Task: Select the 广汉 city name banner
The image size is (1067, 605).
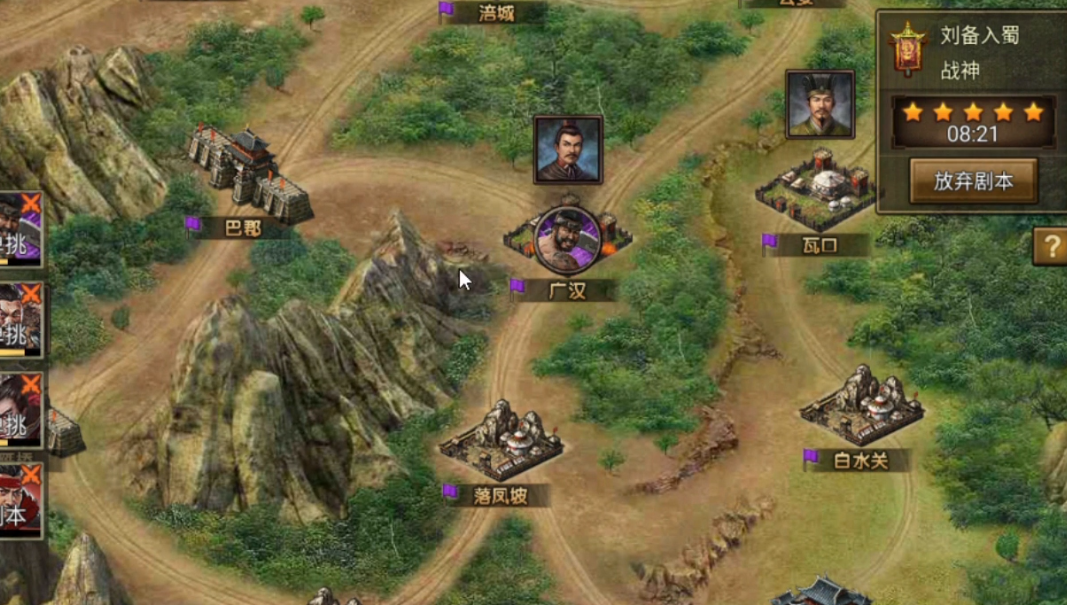Action: [567, 290]
